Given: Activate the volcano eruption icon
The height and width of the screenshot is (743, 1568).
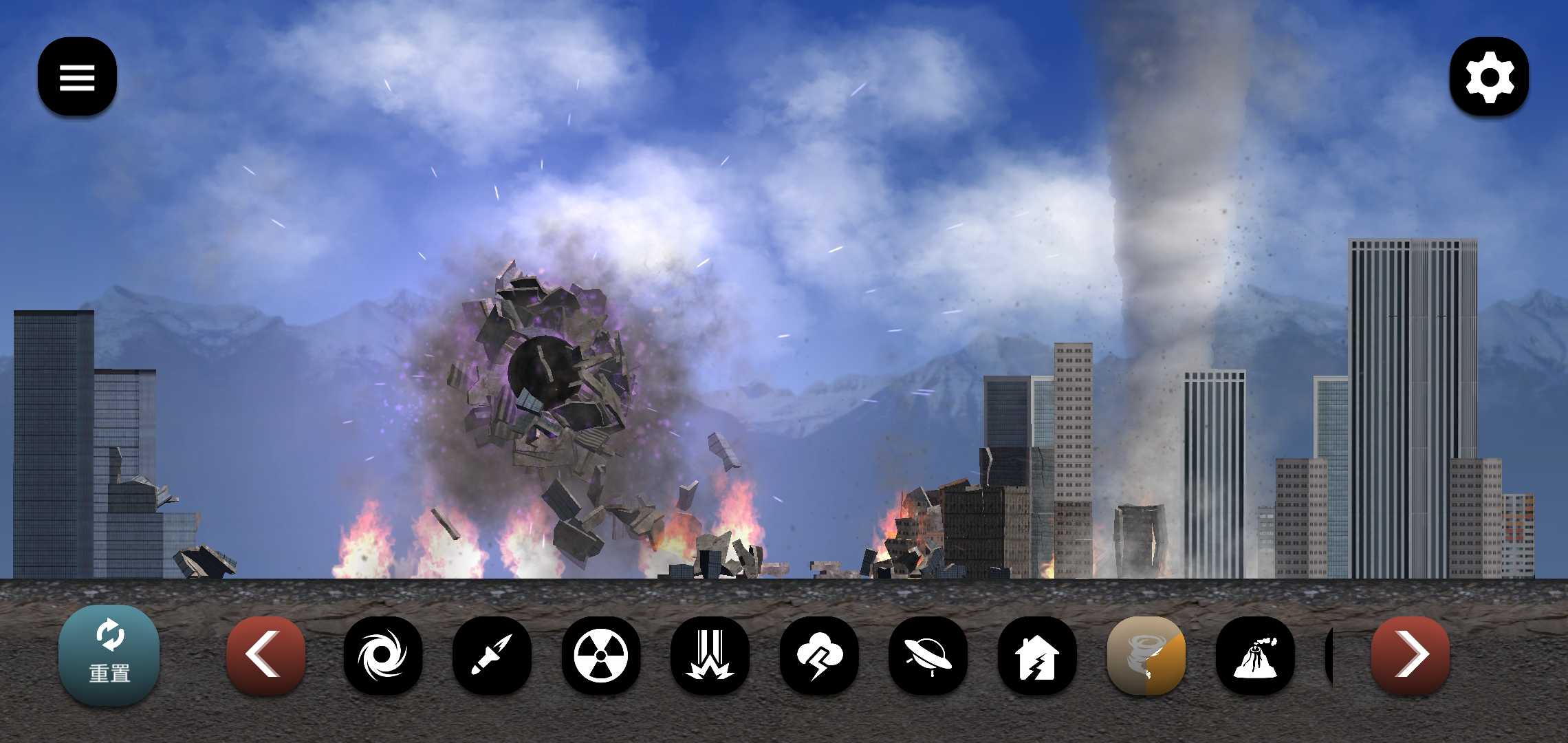Looking at the screenshot, I should 1254,654.
